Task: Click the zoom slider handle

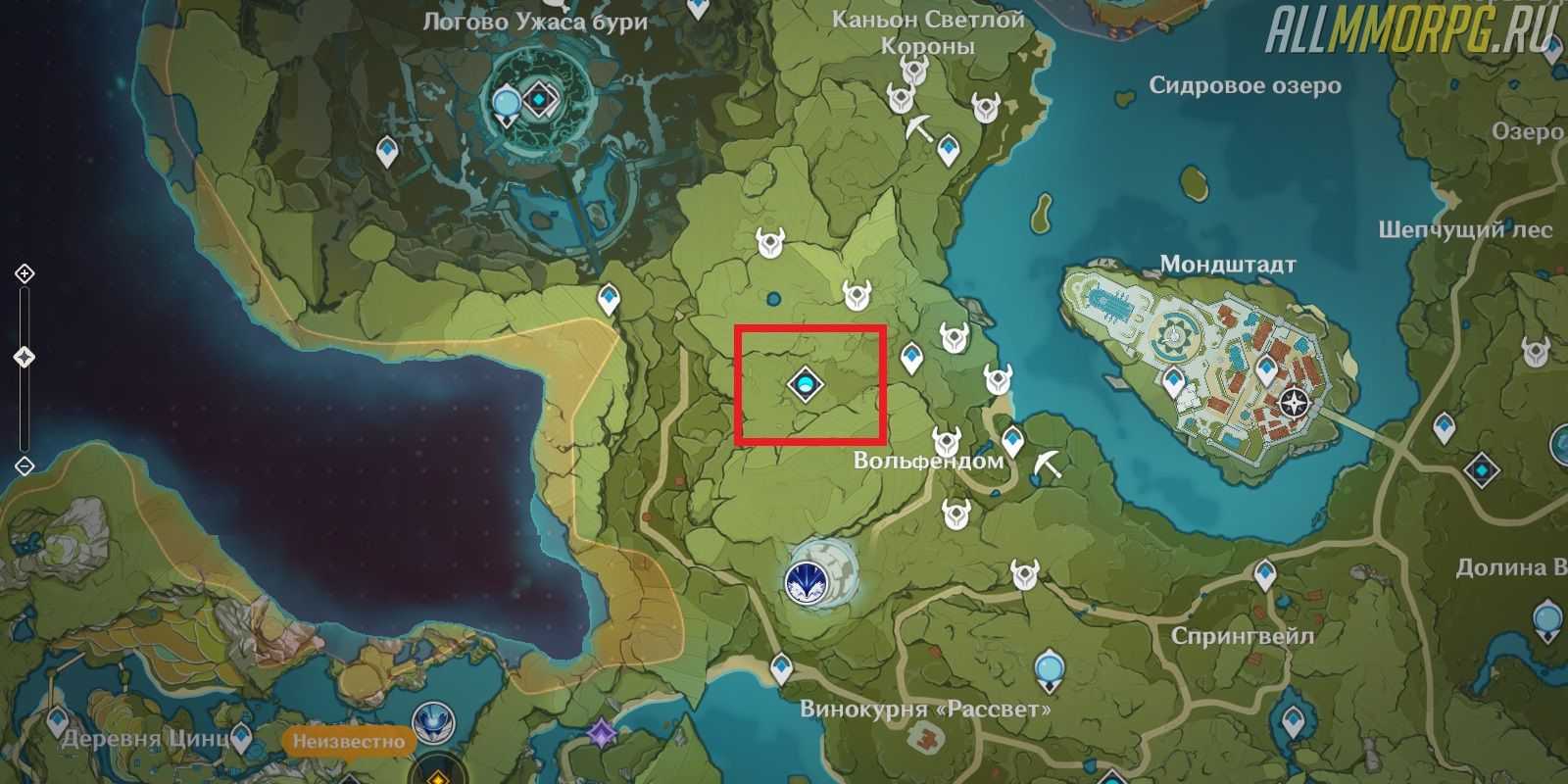Action: (24, 358)
